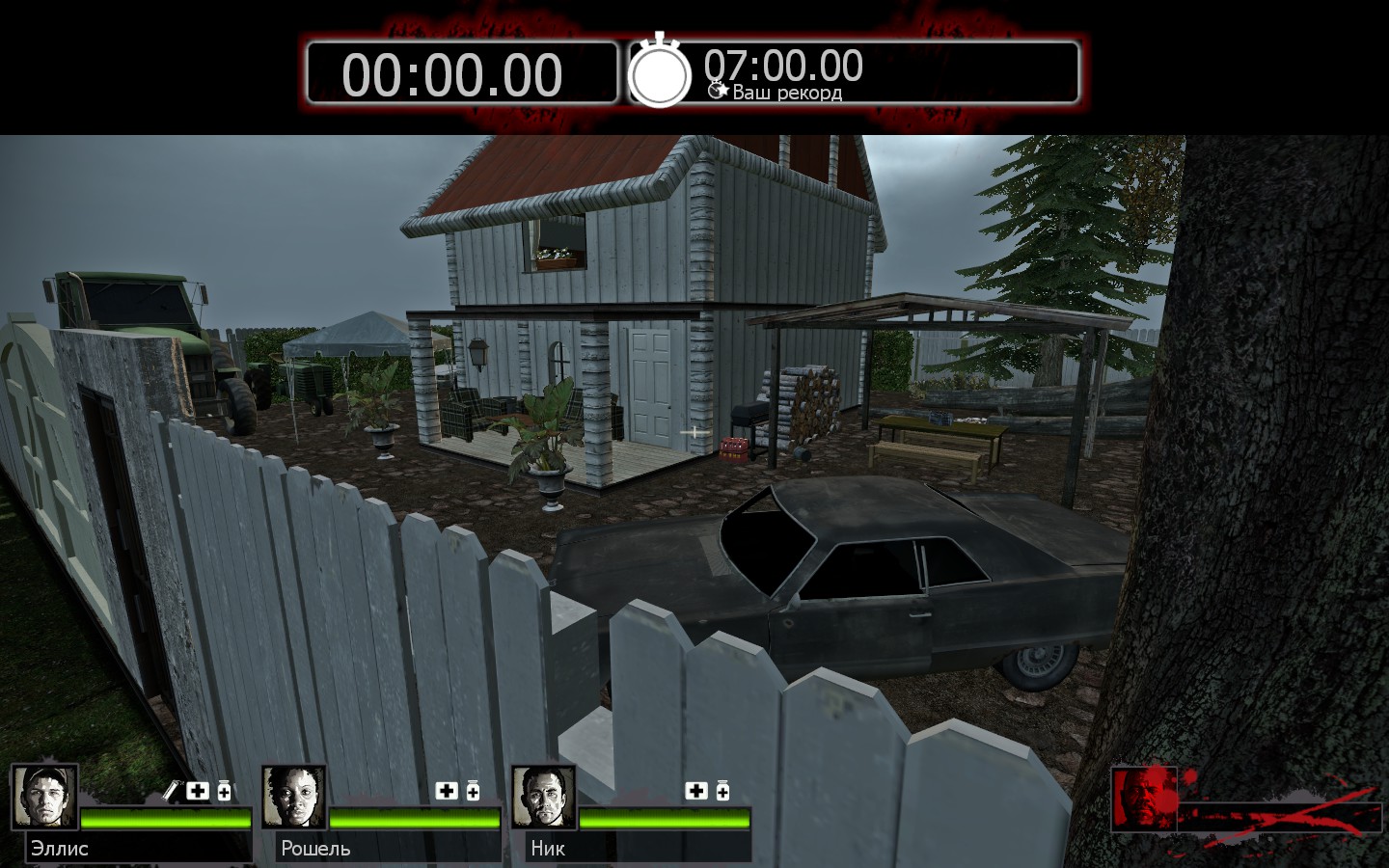Viewport: 1389px width, 868px height.
Task: Choose Nick's teammate portrait
Action: [544, 797]
